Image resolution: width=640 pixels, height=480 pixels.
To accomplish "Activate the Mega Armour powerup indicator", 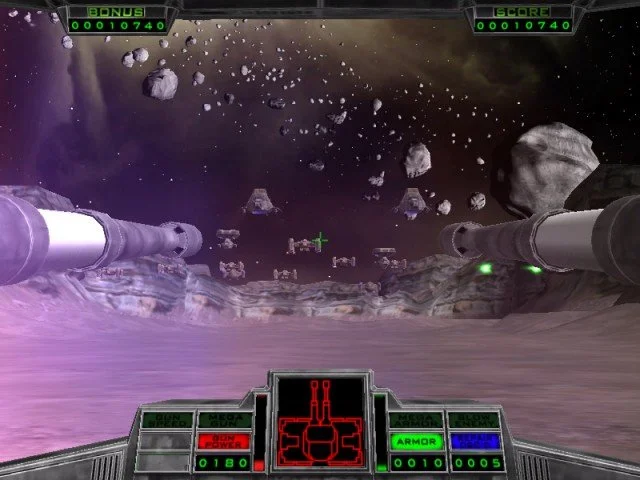I will tap(416, 421).
